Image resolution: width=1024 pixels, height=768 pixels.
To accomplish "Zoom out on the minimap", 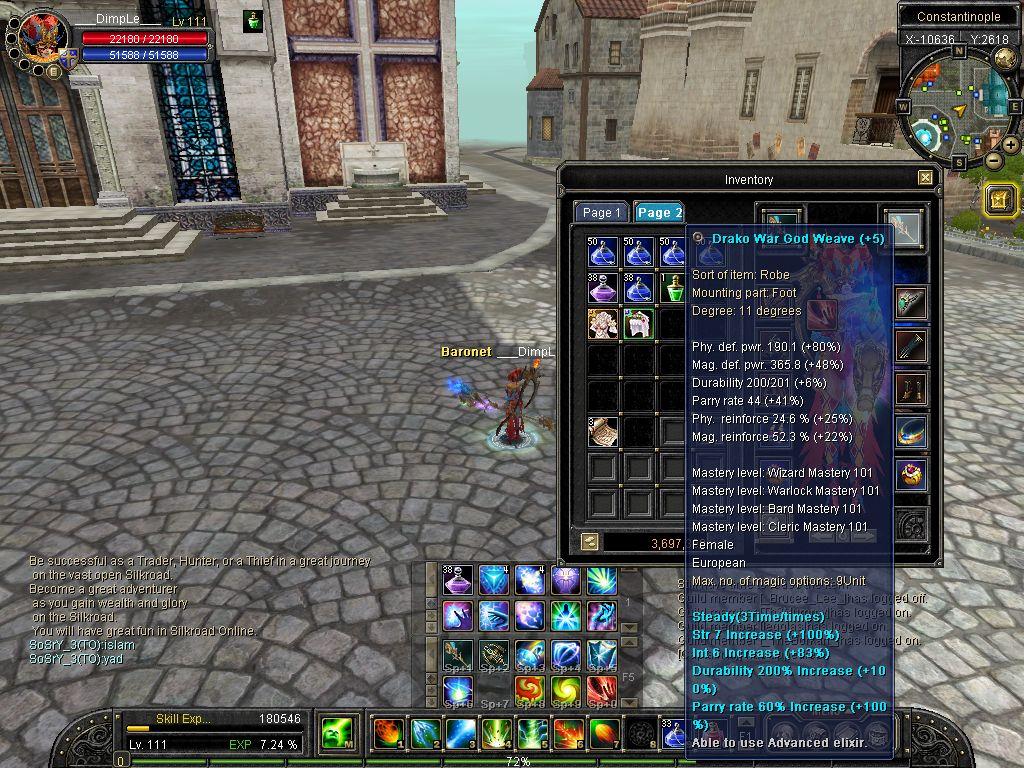I will coord(993,160).
